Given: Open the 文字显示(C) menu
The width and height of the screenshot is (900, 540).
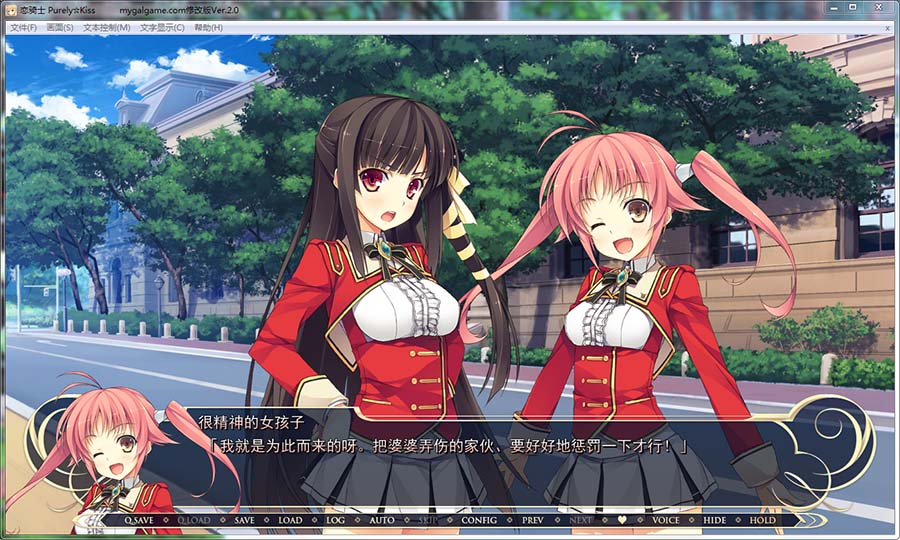Looking at the screenshot, I should pos(162,27).
